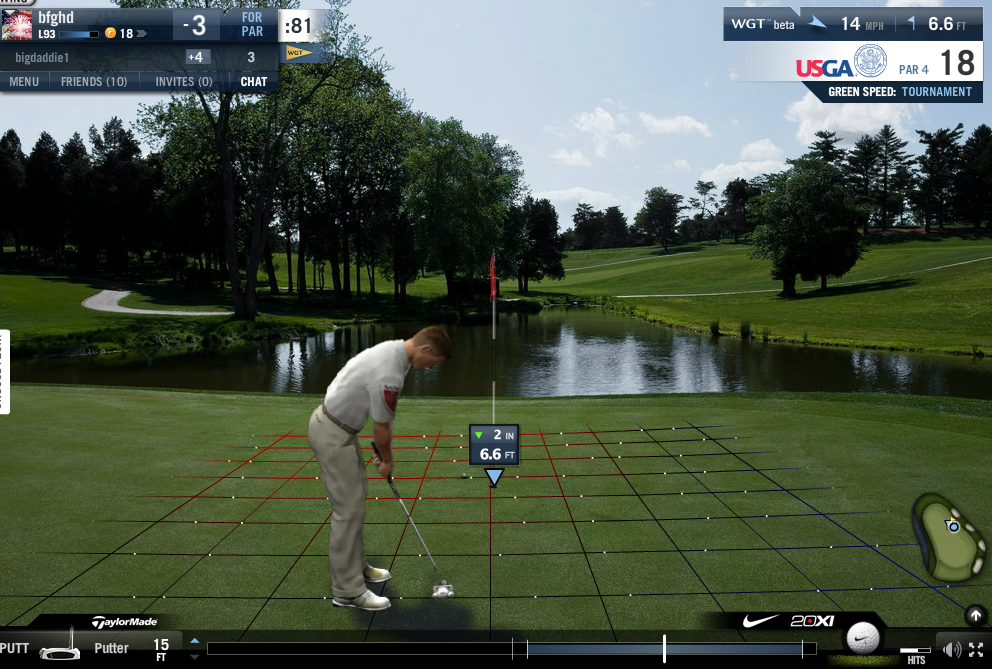Switch to the CHAT tab
Image resolution: width=992 pixels, height=669 pixels.
click(254, 81)
